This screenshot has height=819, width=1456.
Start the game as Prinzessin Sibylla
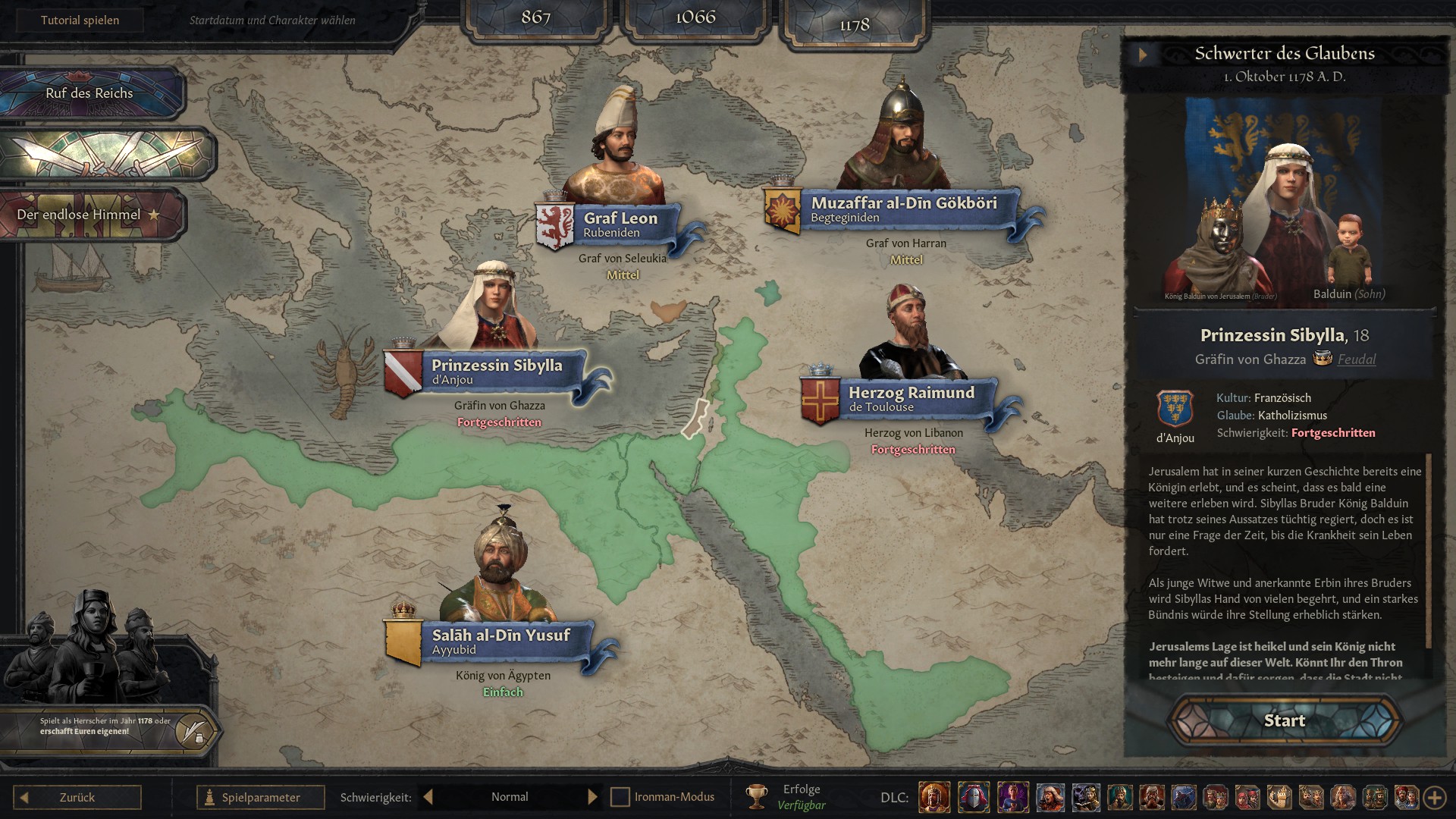[1284, 720]
